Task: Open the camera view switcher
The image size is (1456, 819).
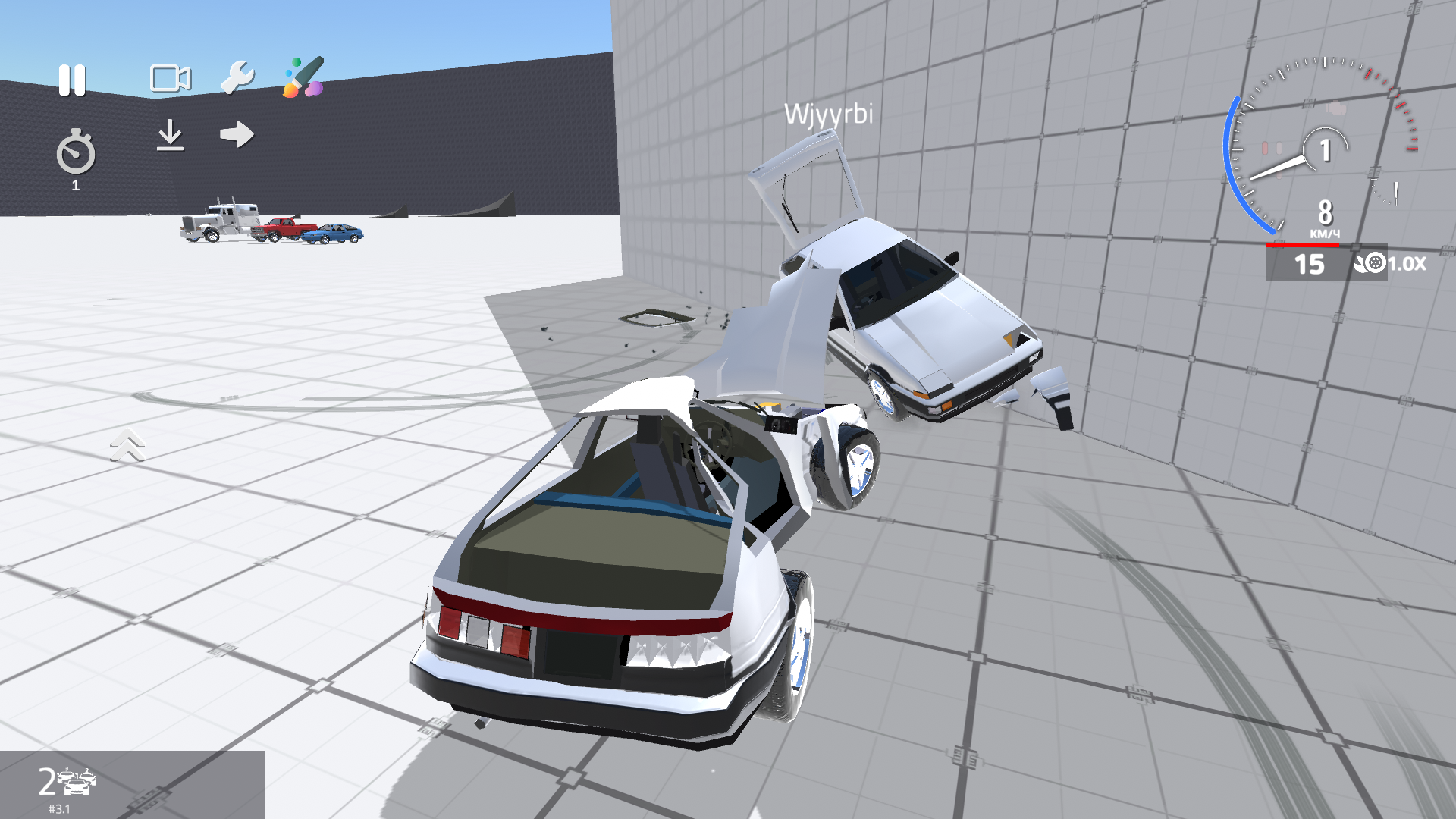Action: 170,77
